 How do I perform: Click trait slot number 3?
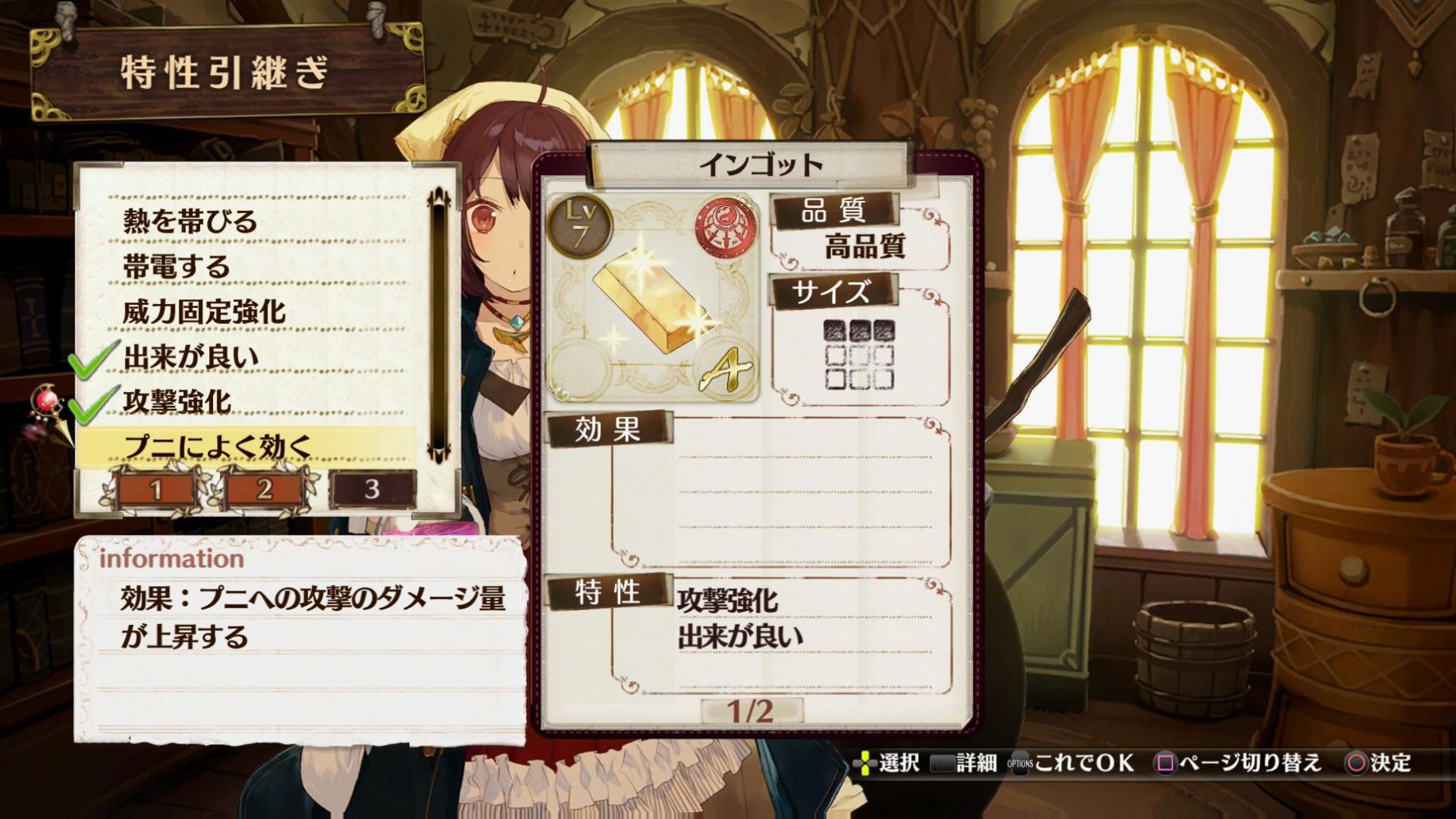point(372,490)
